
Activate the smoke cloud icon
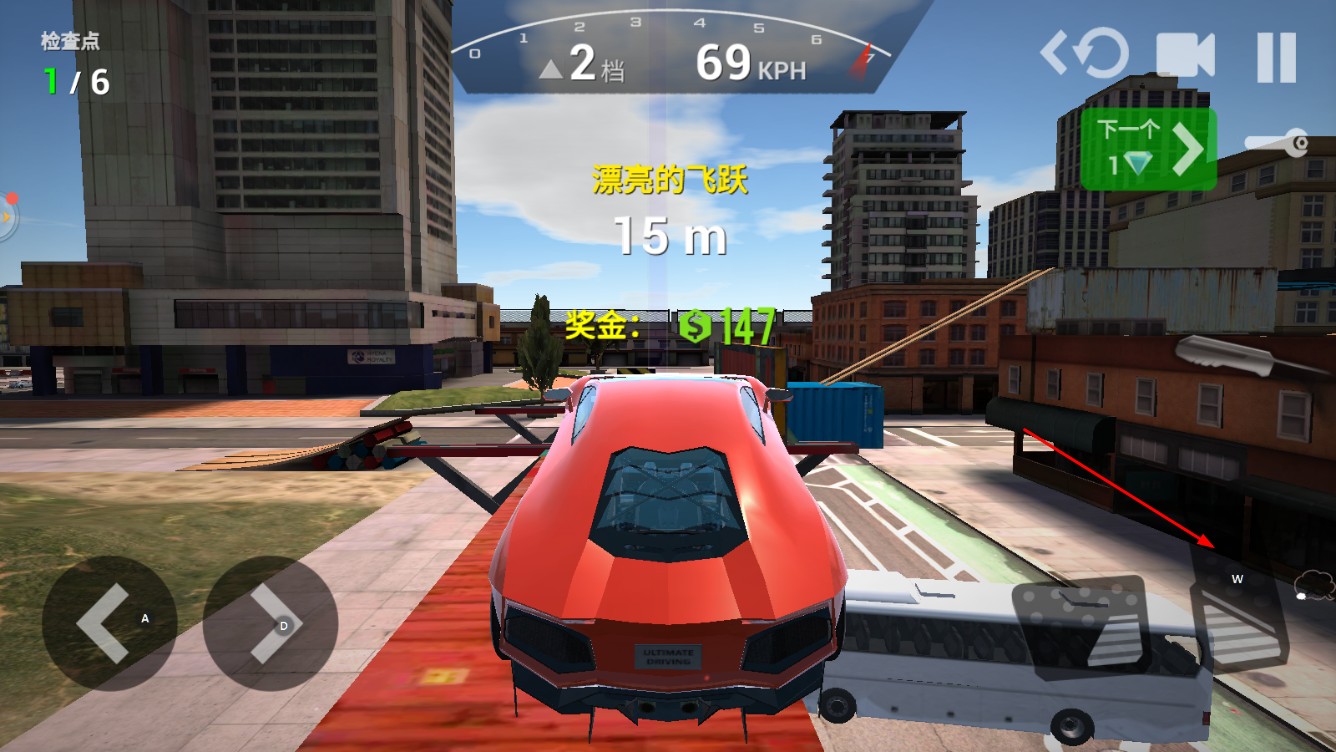(x=1314, y=585)
